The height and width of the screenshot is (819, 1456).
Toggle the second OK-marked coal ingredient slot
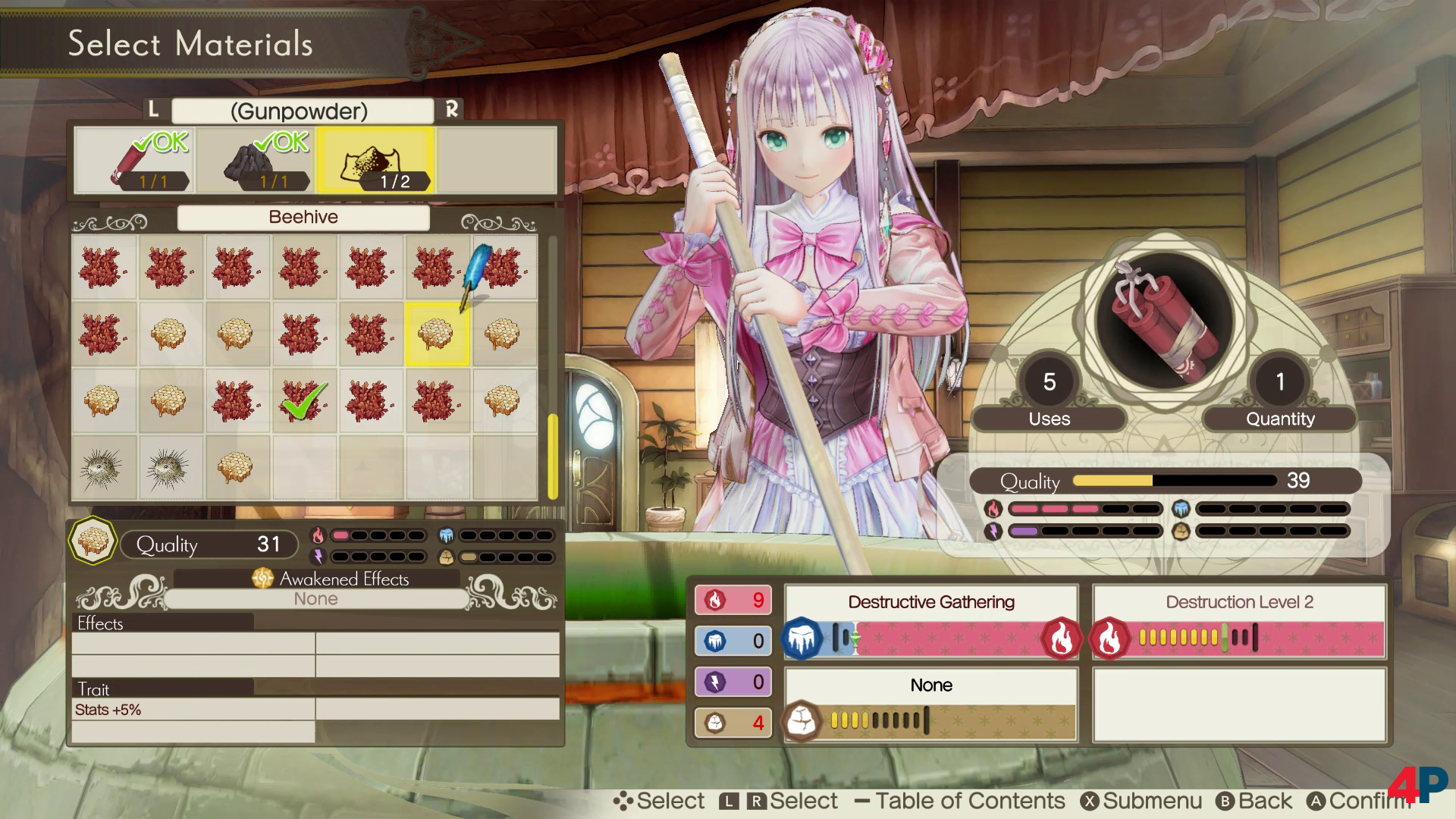[x=254, y=159]
